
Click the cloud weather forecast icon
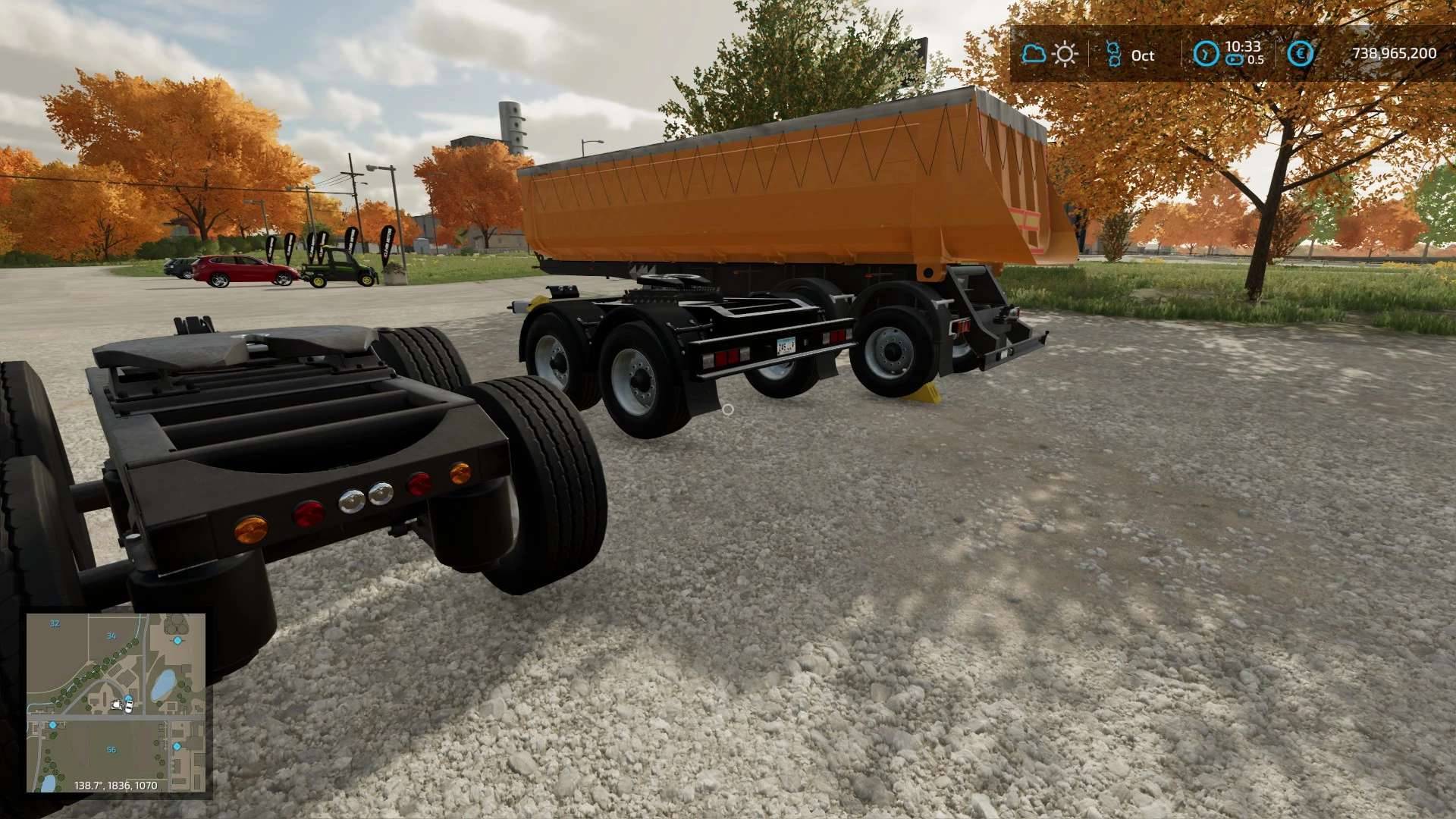coord(1033,54)
